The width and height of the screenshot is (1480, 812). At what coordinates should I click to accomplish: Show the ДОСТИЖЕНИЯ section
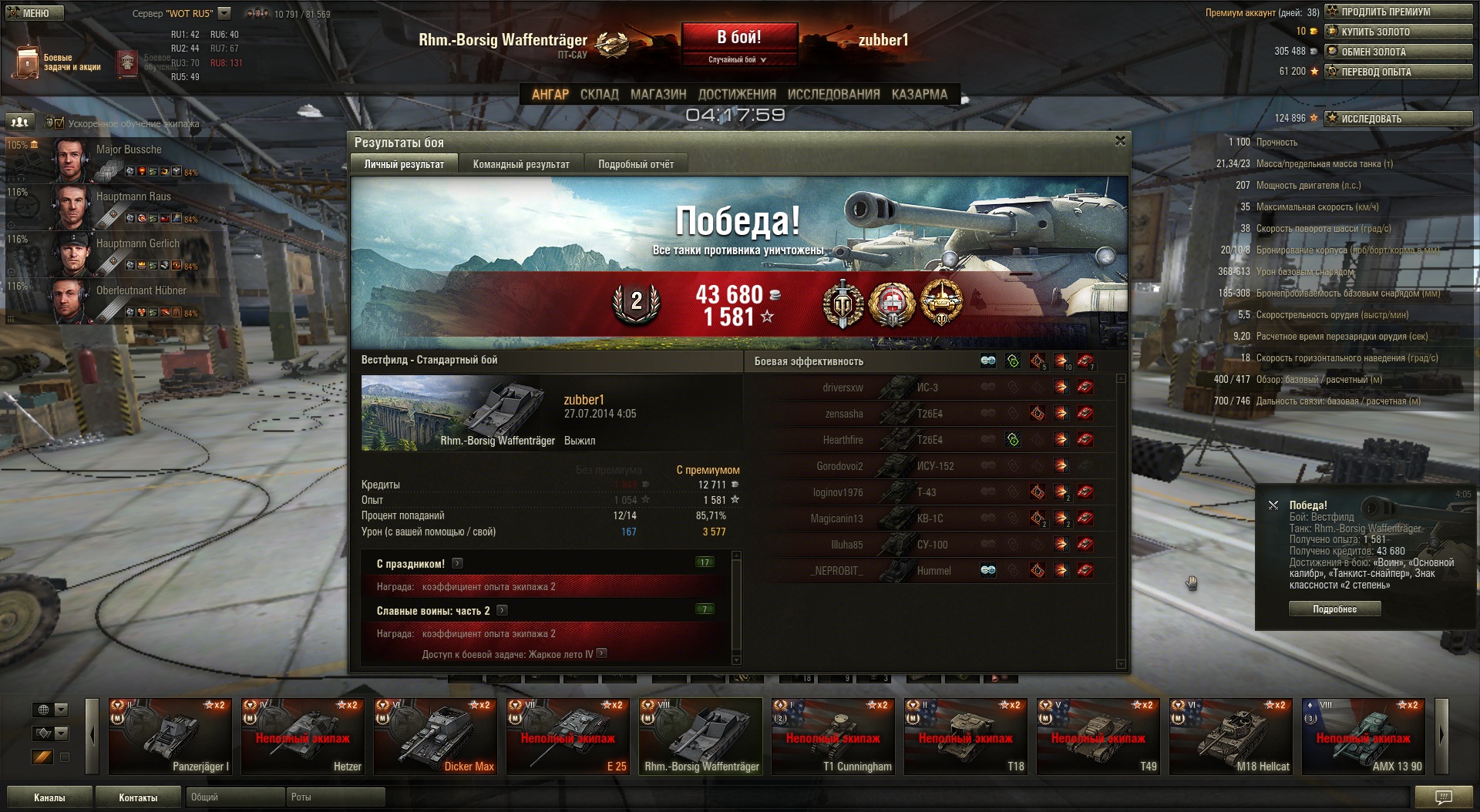click(x=736, y=94)
